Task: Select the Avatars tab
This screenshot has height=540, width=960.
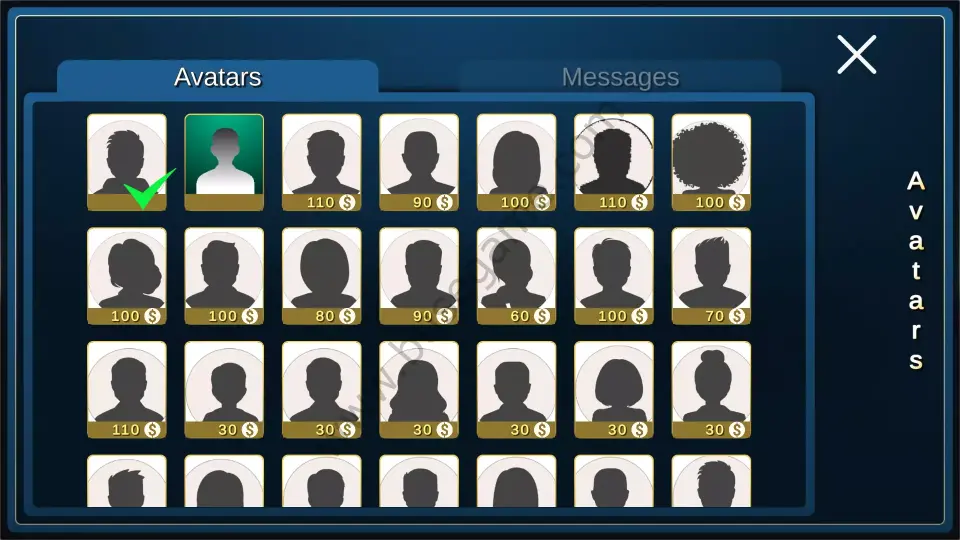Action: coord(217,77)
